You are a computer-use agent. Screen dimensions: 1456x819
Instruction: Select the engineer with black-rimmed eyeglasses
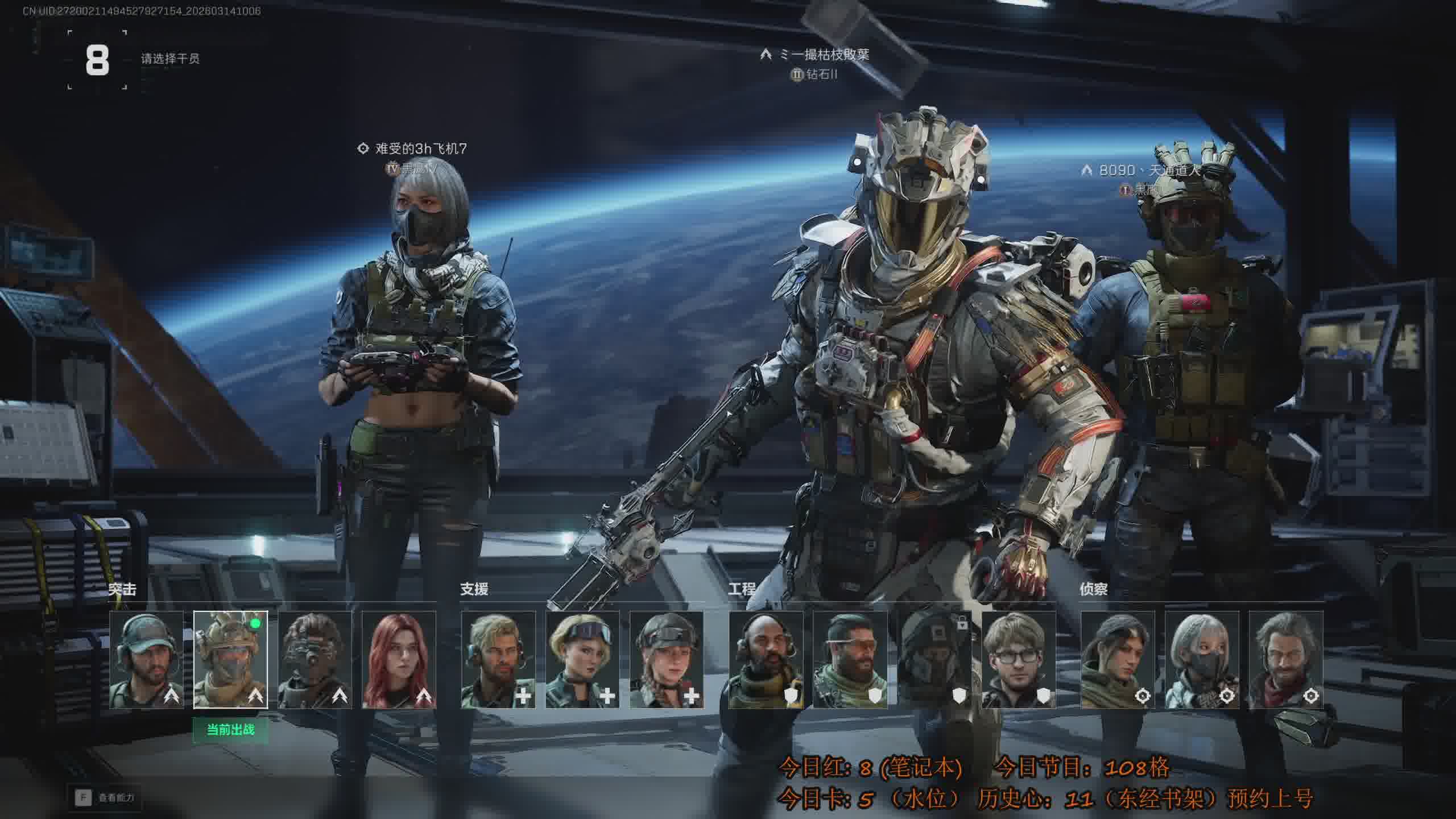click(1019, 660)
